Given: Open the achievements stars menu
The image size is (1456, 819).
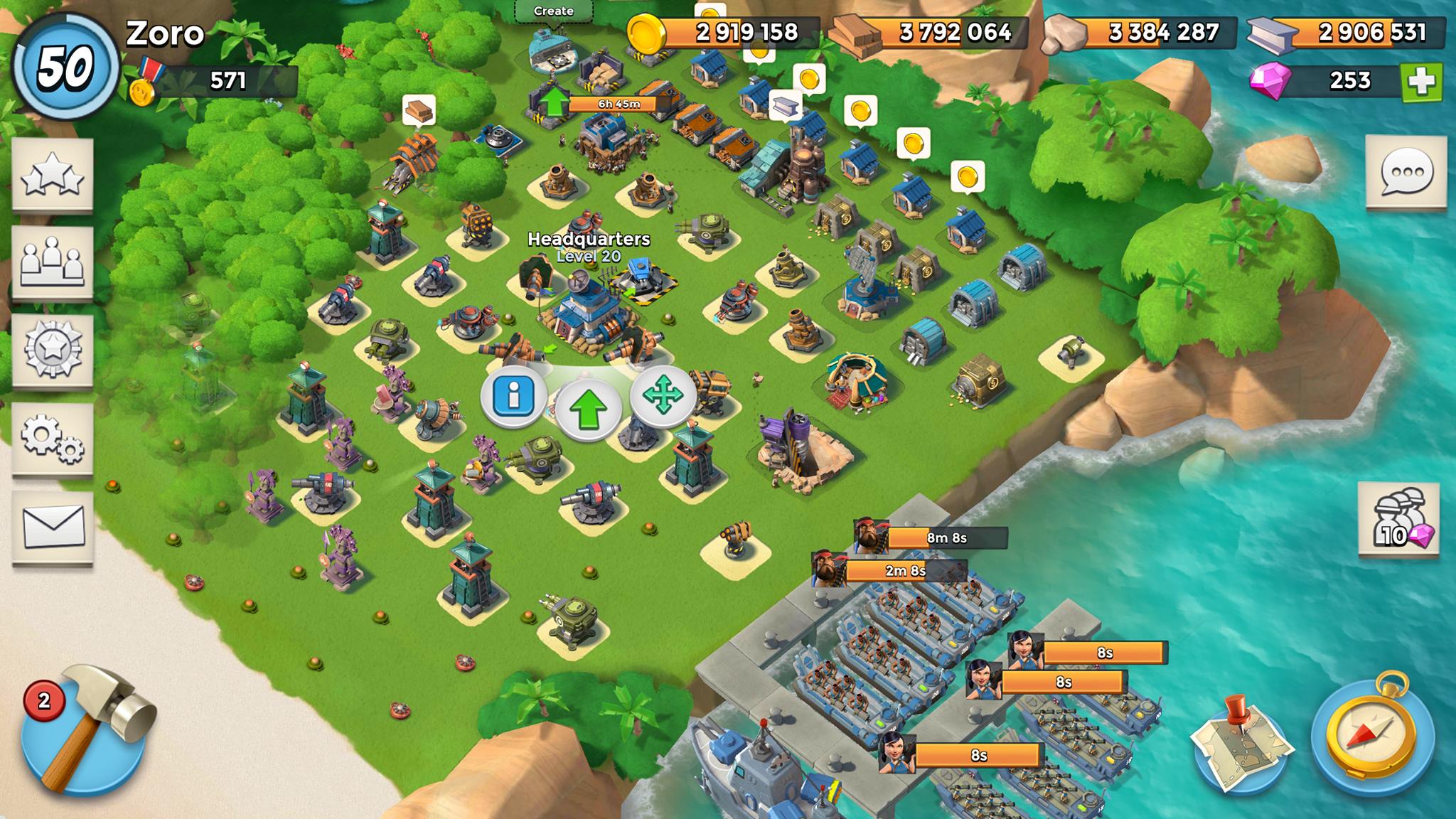Looking at the screenshot, I should pos(53,174).
